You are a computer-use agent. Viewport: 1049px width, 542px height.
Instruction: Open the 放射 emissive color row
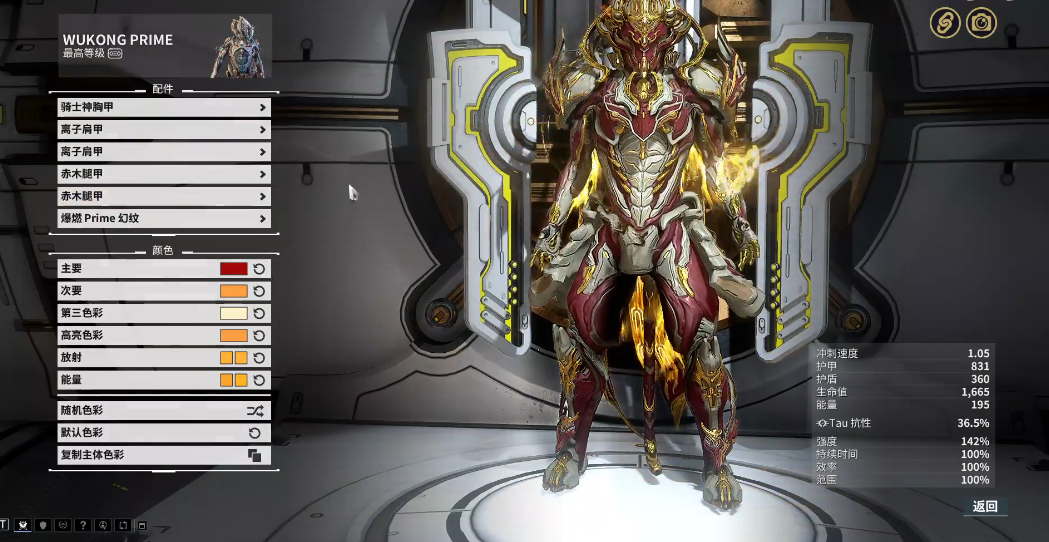point(140,358)
